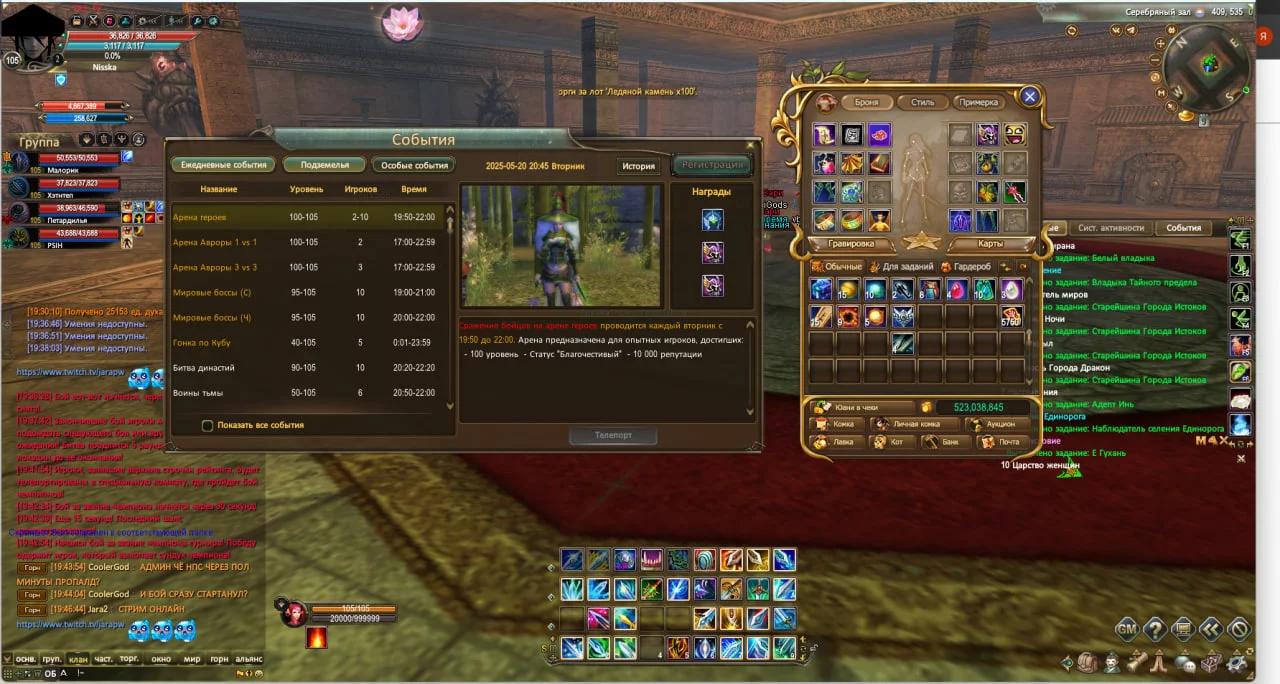Open the История button in events window
This screenshot has width=1280, height=684.
tap(638, 166)
